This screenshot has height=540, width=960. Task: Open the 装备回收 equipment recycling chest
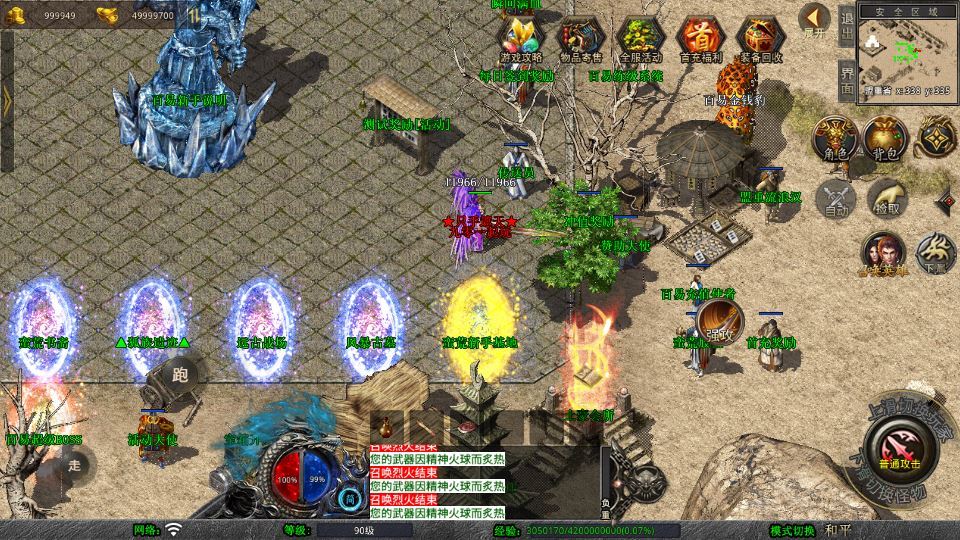click(761, 40)
